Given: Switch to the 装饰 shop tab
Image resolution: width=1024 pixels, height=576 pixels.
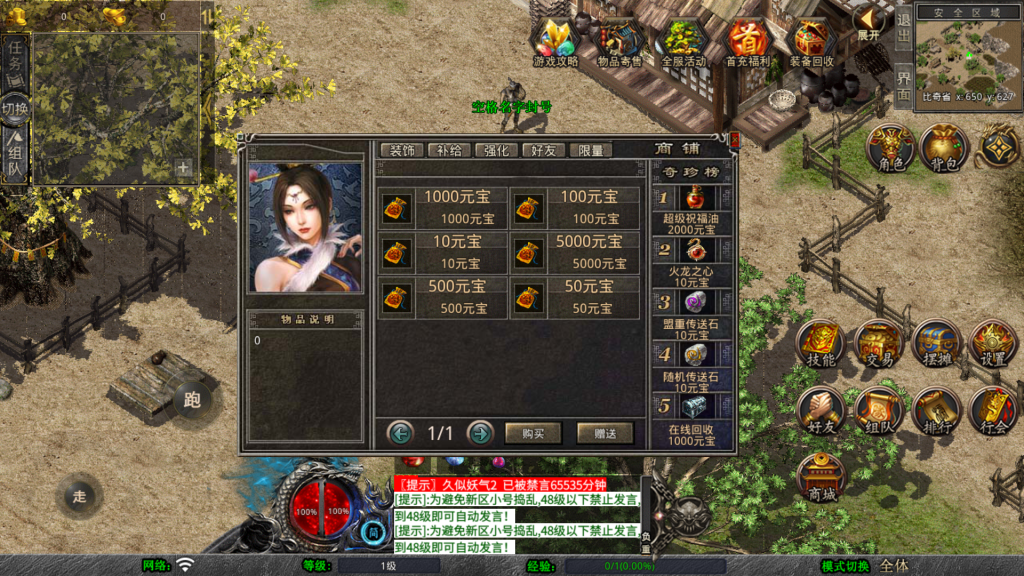Looking at the screenshot, I should [x=402, y=150].
